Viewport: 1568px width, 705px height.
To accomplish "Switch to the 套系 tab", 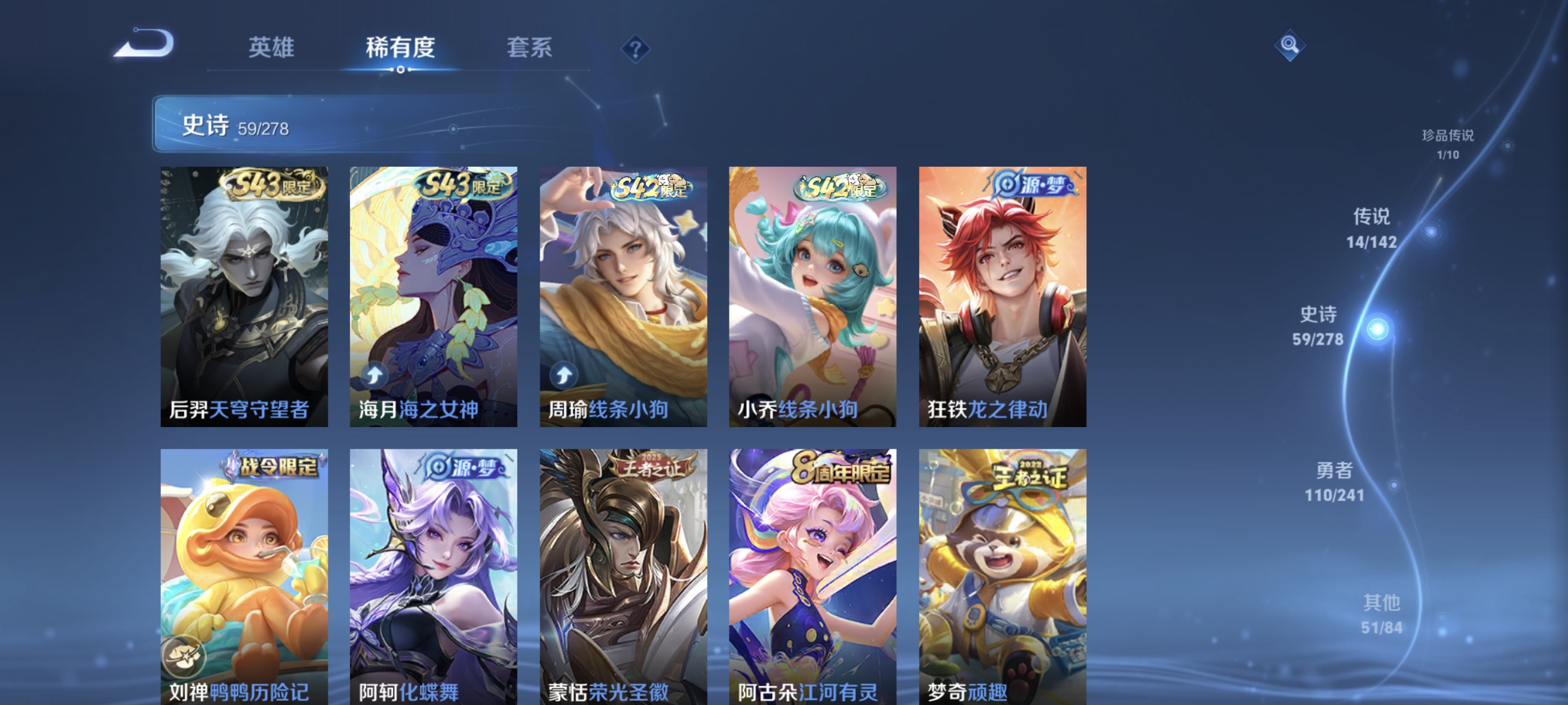I will tap(530, 48).
